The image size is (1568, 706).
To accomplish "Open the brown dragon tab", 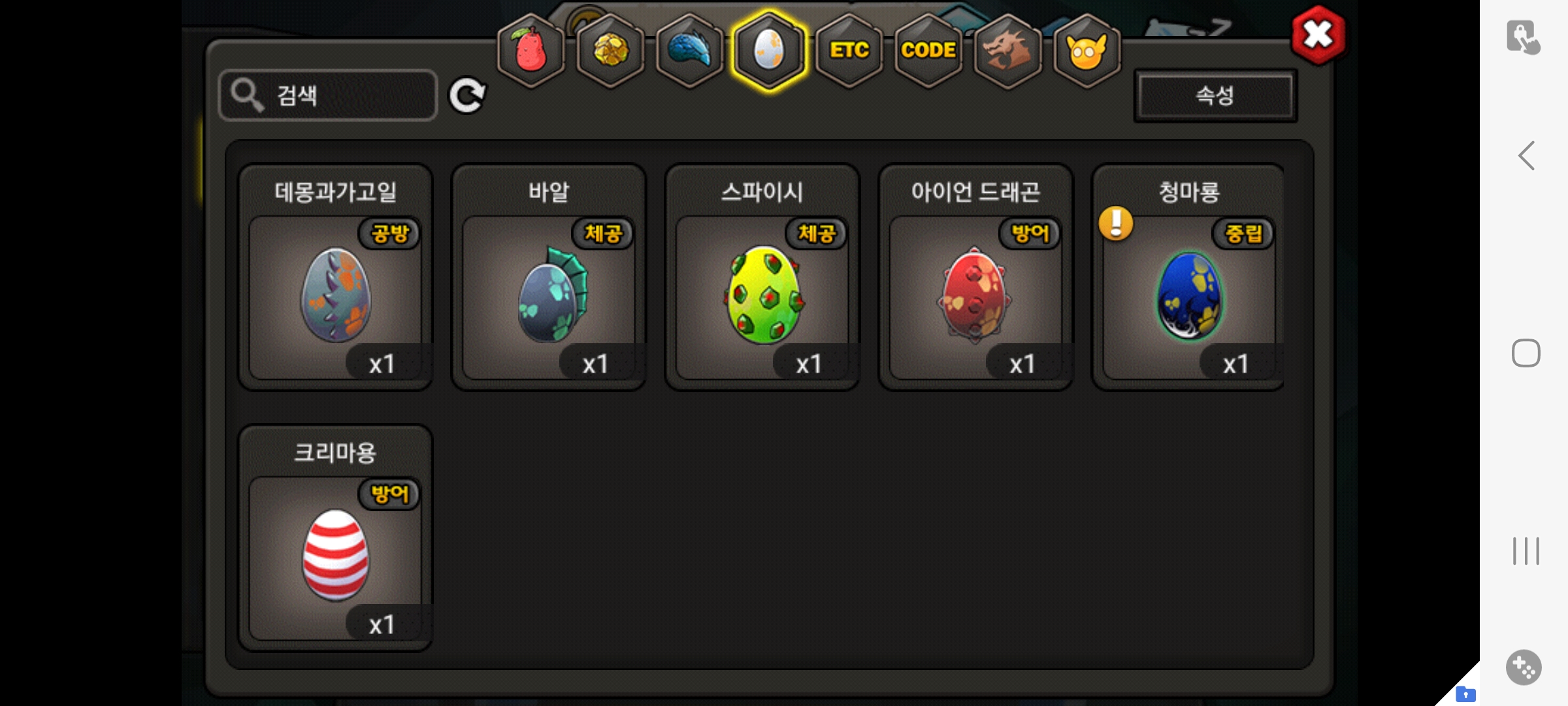I will 1007,50.
